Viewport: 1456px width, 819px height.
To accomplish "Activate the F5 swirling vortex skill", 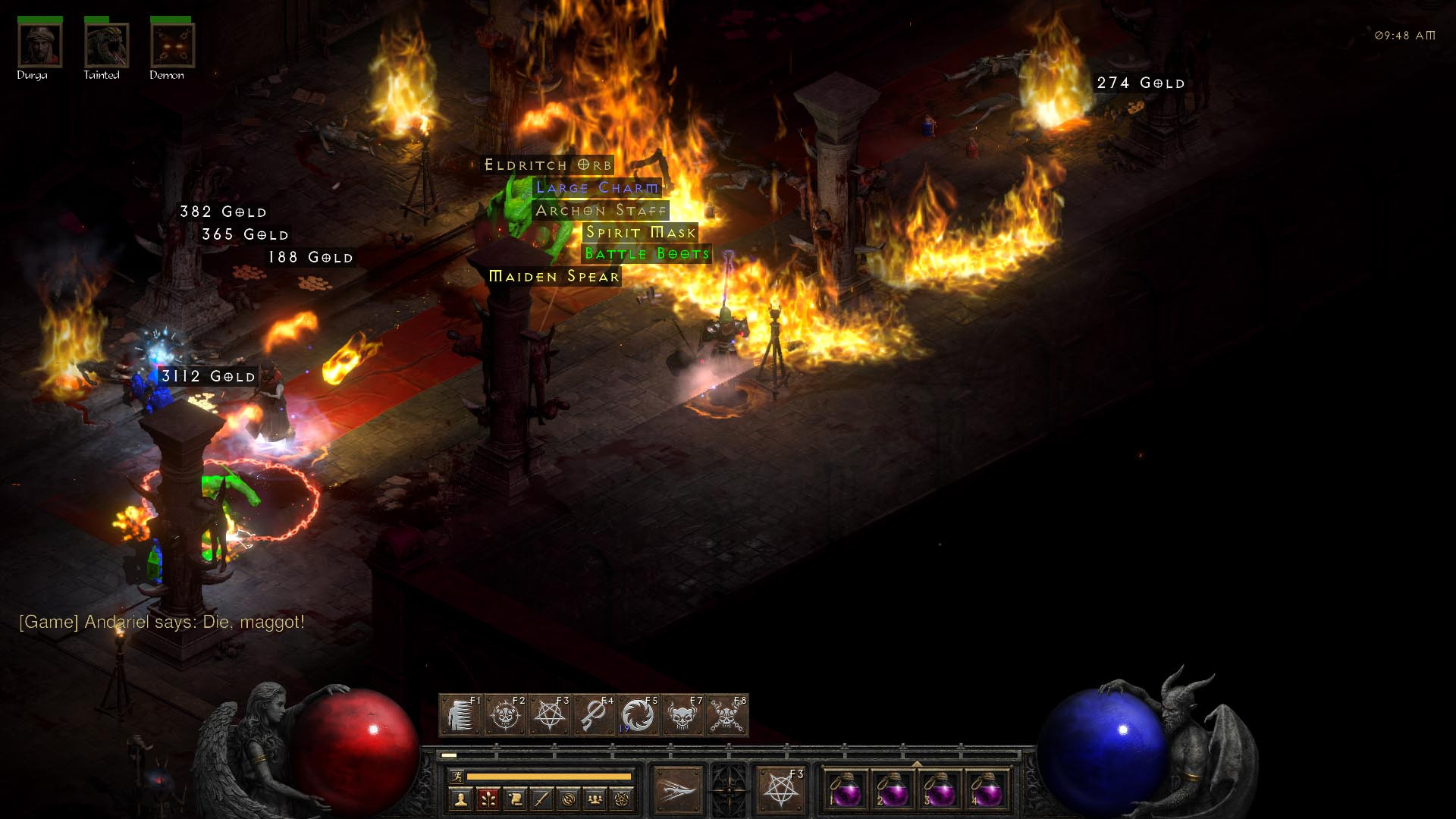I will [638, 715].
